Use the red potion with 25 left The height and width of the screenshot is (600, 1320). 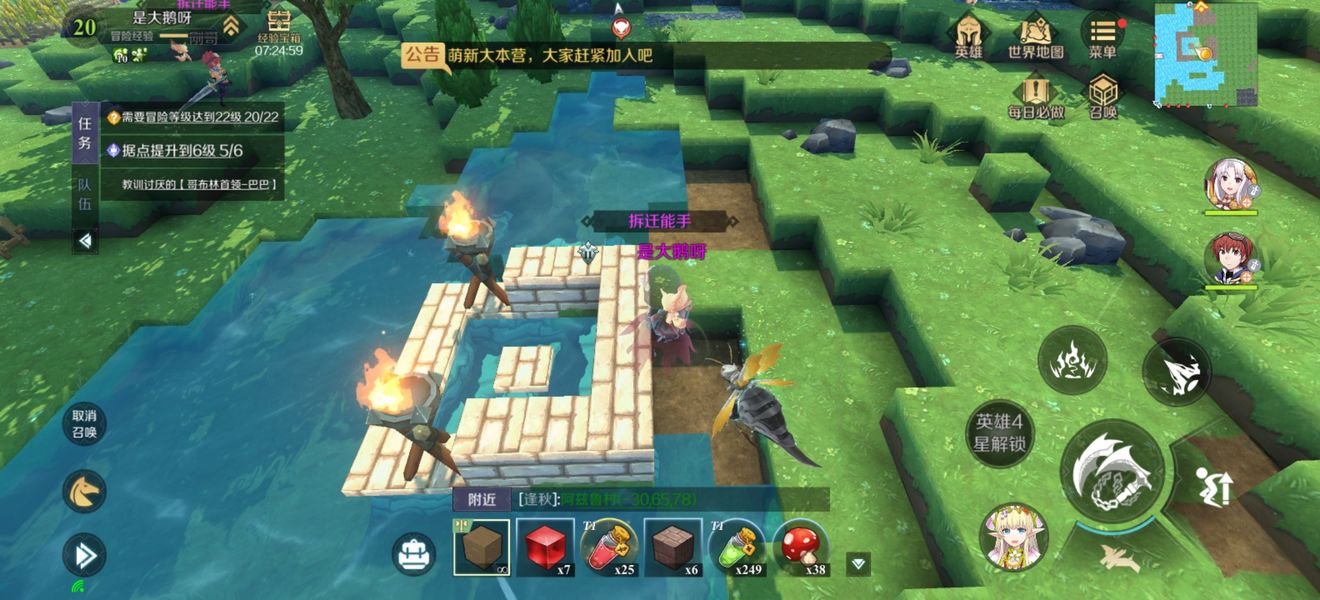coord(609,548)
